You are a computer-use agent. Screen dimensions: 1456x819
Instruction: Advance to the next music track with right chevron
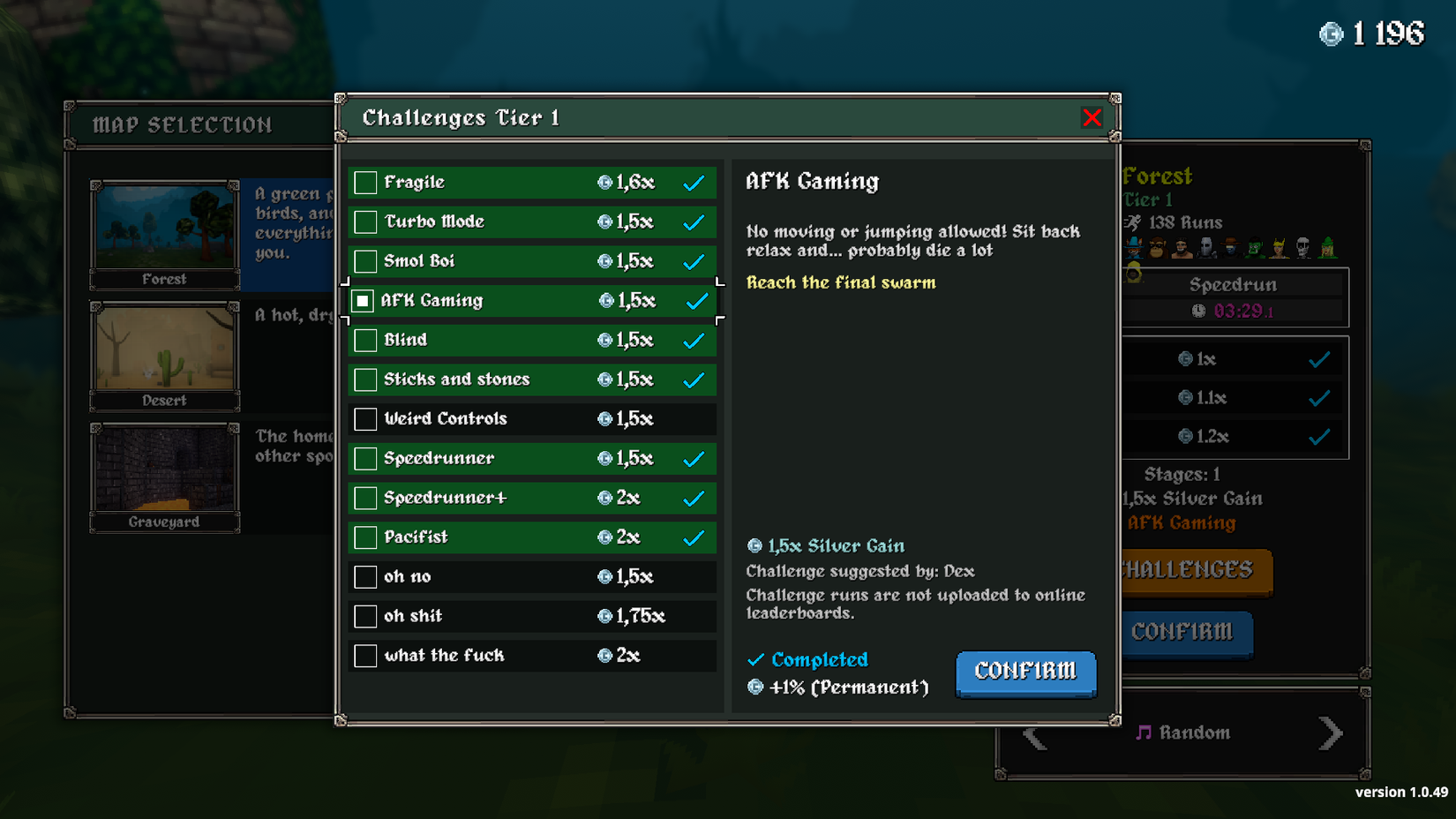click(1329, 732)
